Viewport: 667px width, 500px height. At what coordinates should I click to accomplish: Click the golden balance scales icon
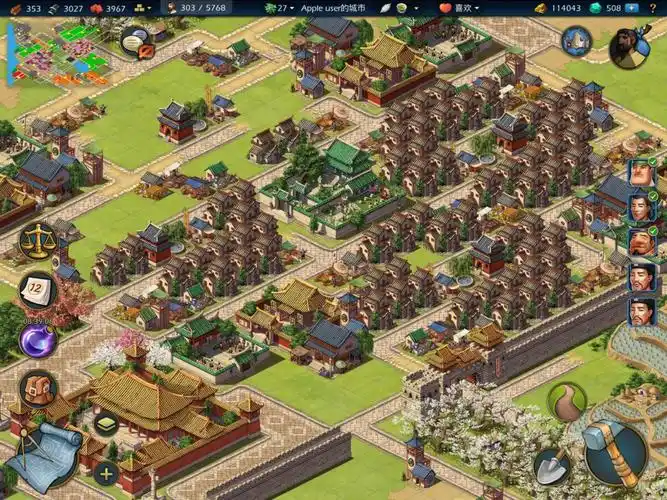click(37, 240)
